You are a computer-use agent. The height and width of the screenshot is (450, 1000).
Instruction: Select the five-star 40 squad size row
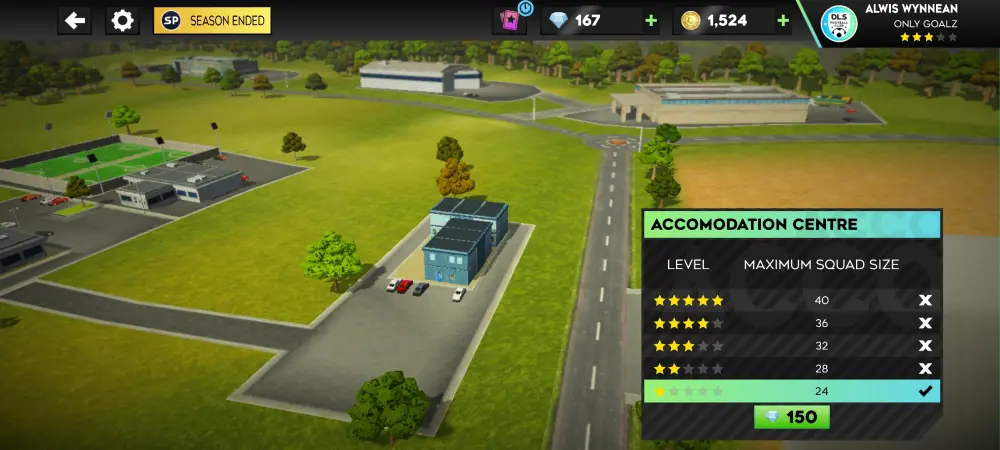tap(792, 300)
